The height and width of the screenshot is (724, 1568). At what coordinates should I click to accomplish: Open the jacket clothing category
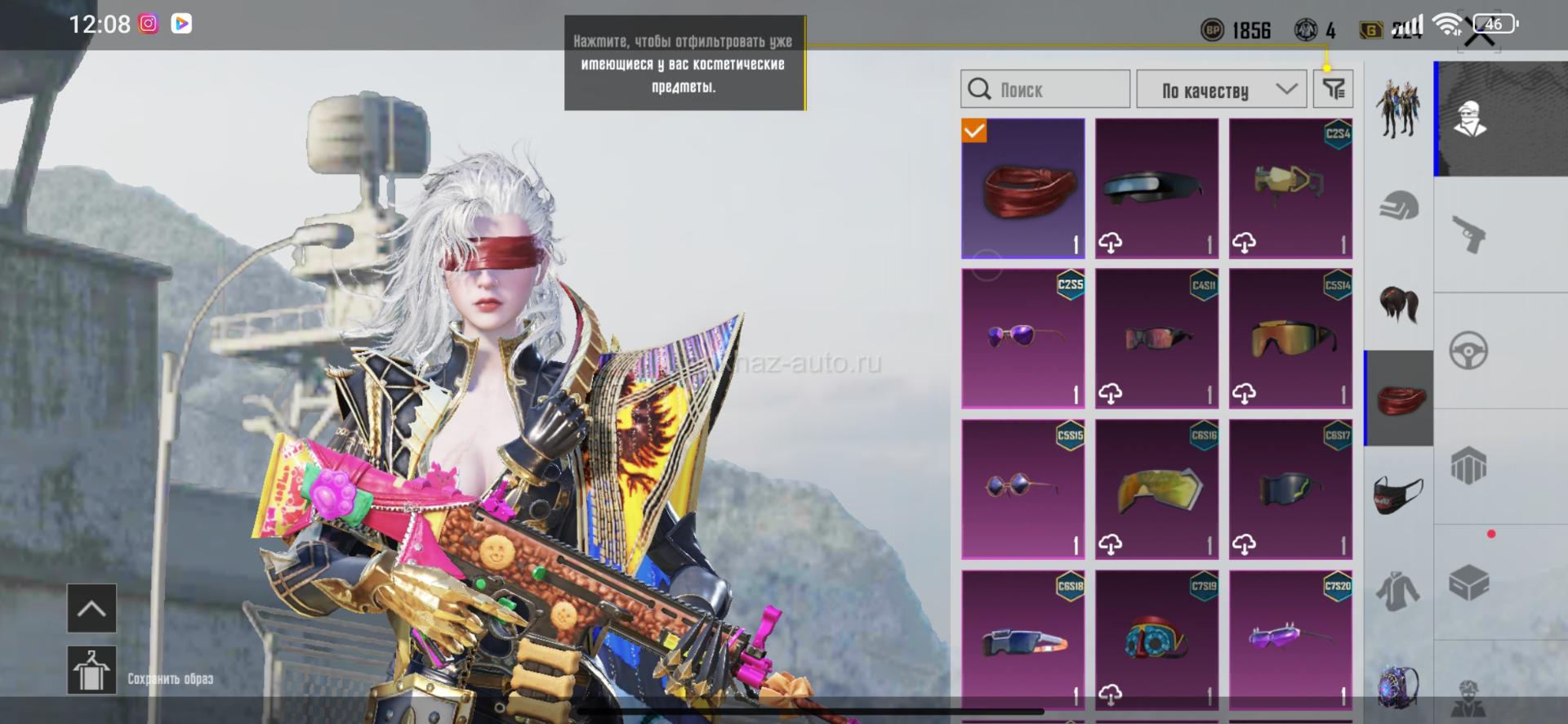point(1399,590)
